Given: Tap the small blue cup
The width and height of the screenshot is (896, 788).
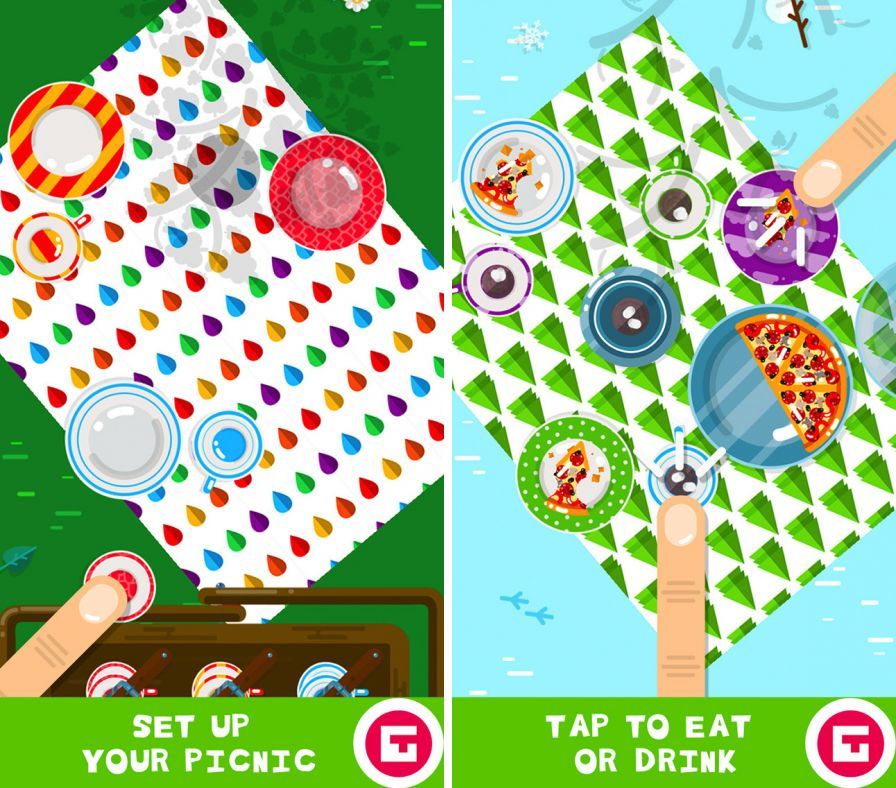Looking at the screenshot, I should point(229,447).
